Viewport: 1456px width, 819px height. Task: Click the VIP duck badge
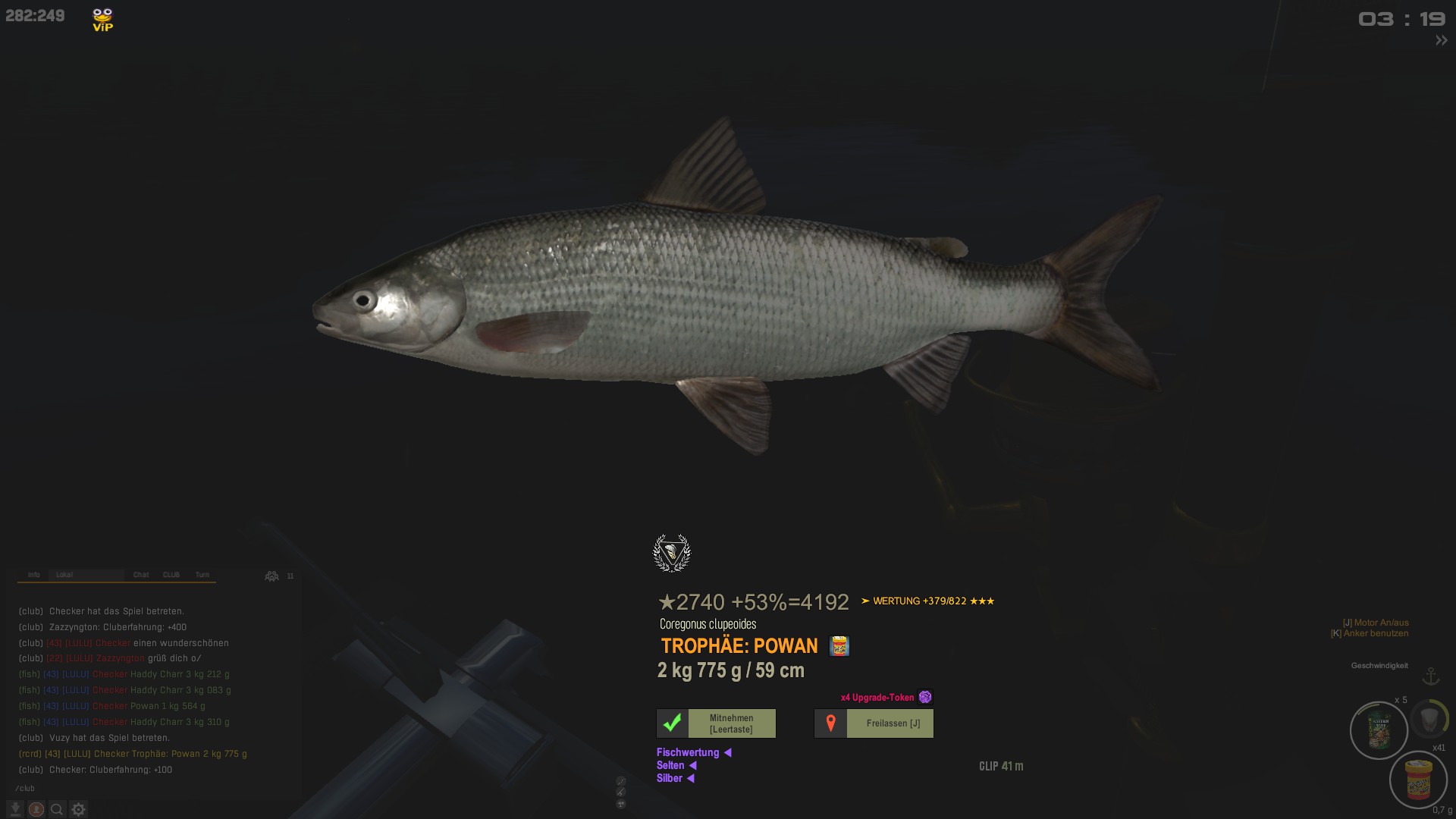[x=102, y=20]
